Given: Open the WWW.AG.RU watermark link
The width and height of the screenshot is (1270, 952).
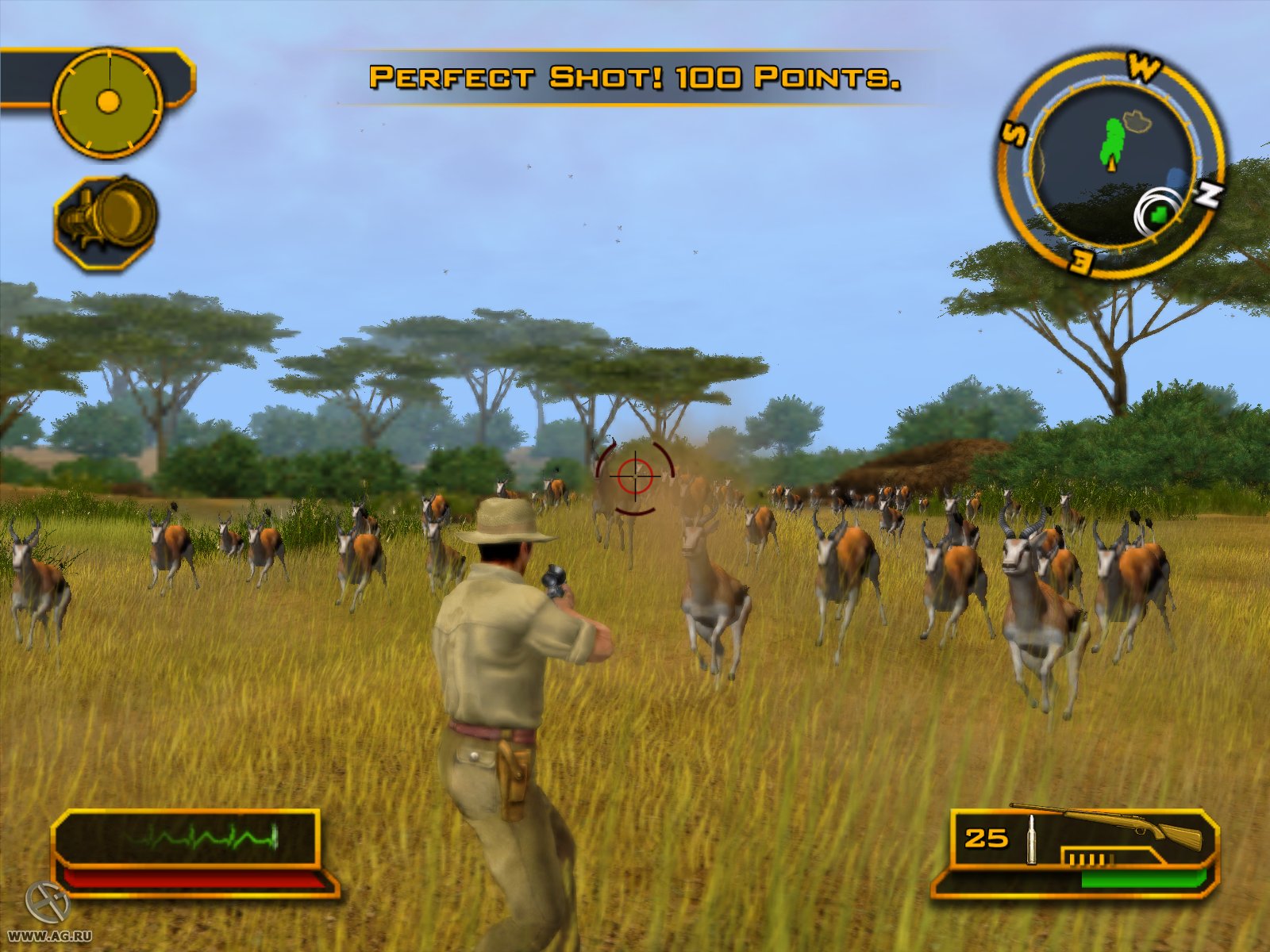Looking at the screenshot, I should click(x=49, y=936).
